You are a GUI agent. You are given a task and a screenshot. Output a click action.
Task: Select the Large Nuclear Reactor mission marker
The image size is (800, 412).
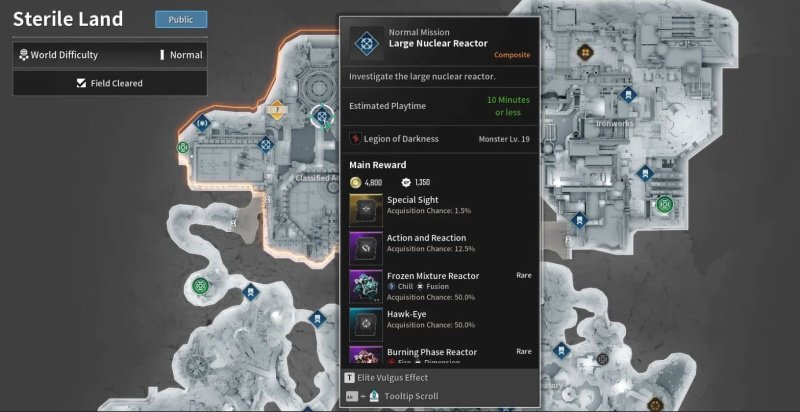point(321,116)
